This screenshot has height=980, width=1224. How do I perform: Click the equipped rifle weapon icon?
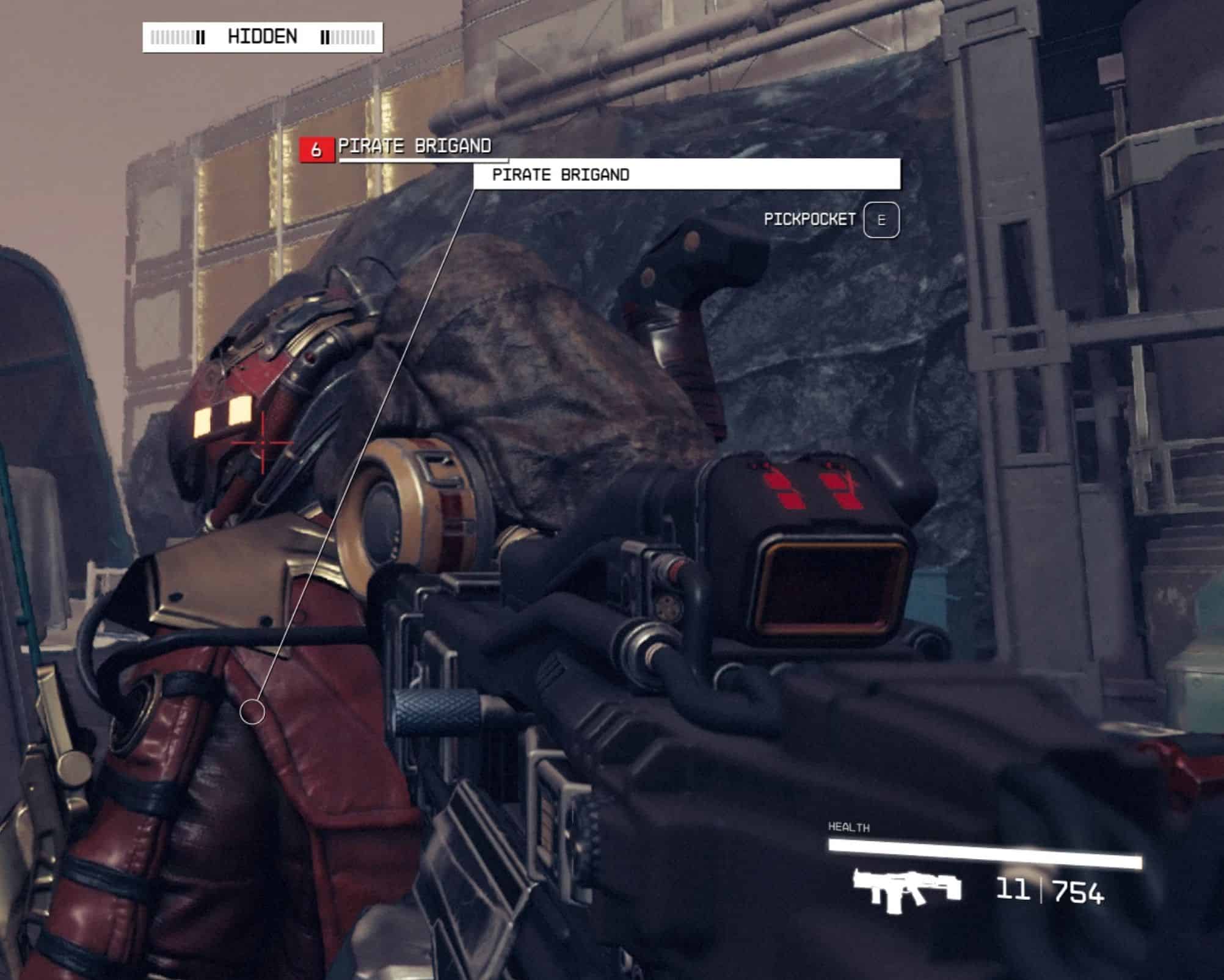point(906,890)
